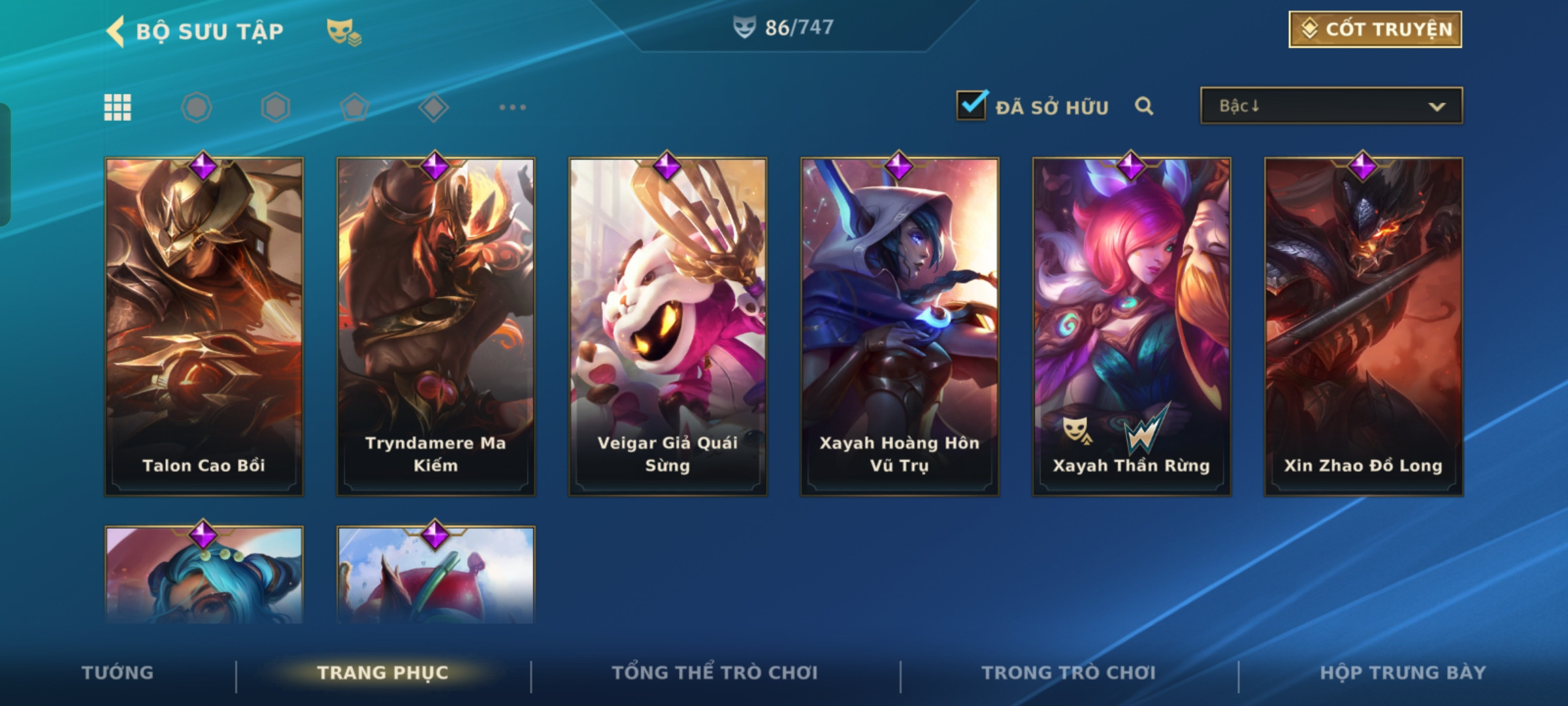Click the three-dots more filters icon
Image resolution: width=1568 pixels, height=706 pixels.
pyautogui.click(x=512, y=107)
